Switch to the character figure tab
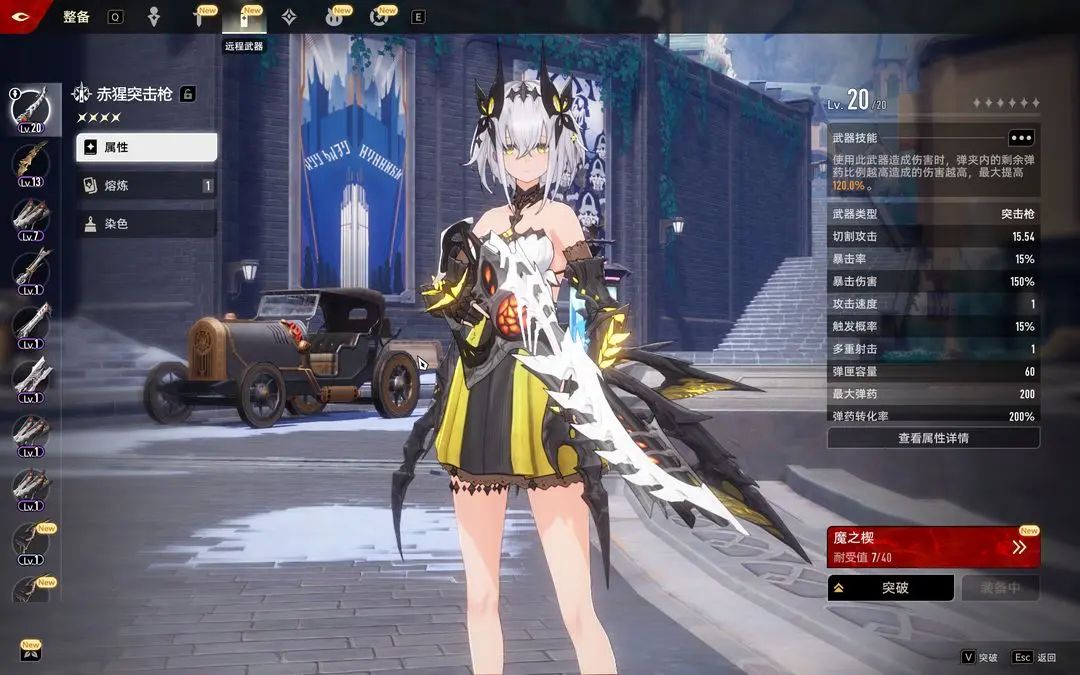 (153, 17)
